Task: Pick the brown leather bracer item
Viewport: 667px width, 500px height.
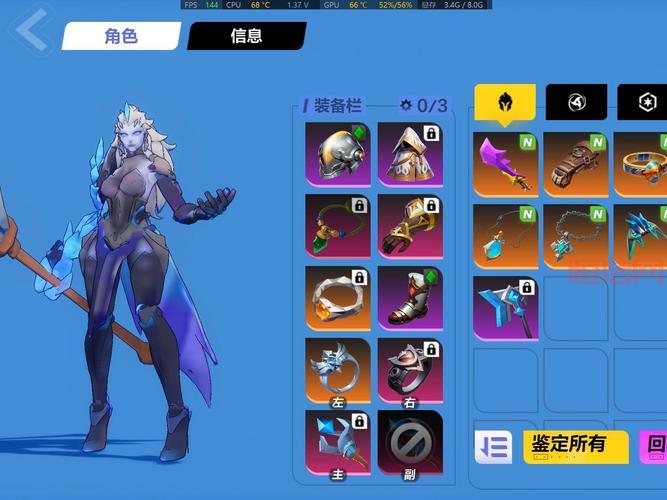Action: 577,163
